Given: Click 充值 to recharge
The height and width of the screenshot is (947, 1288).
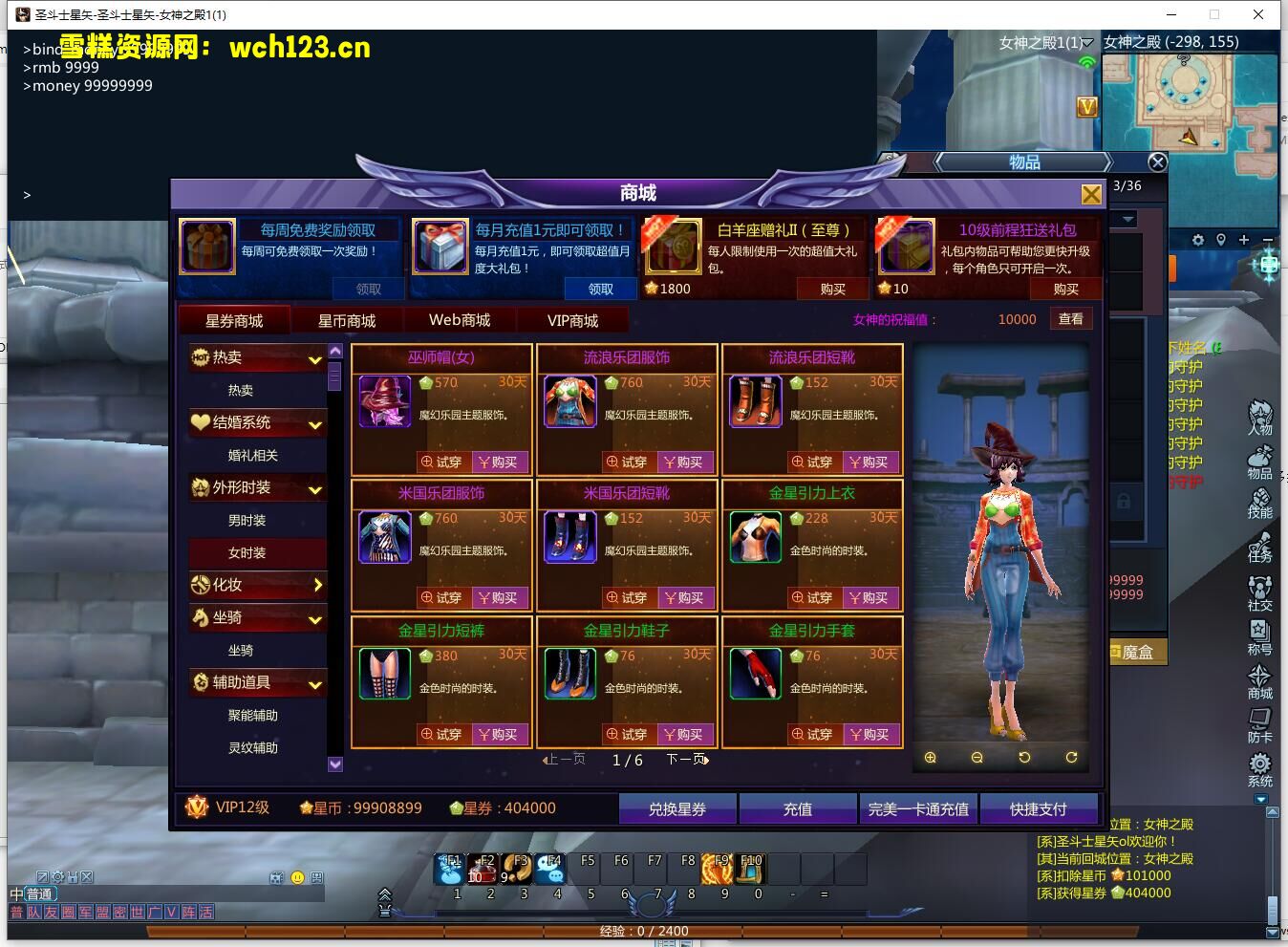Looking at the screenshot, I should (x=798, y=808).
